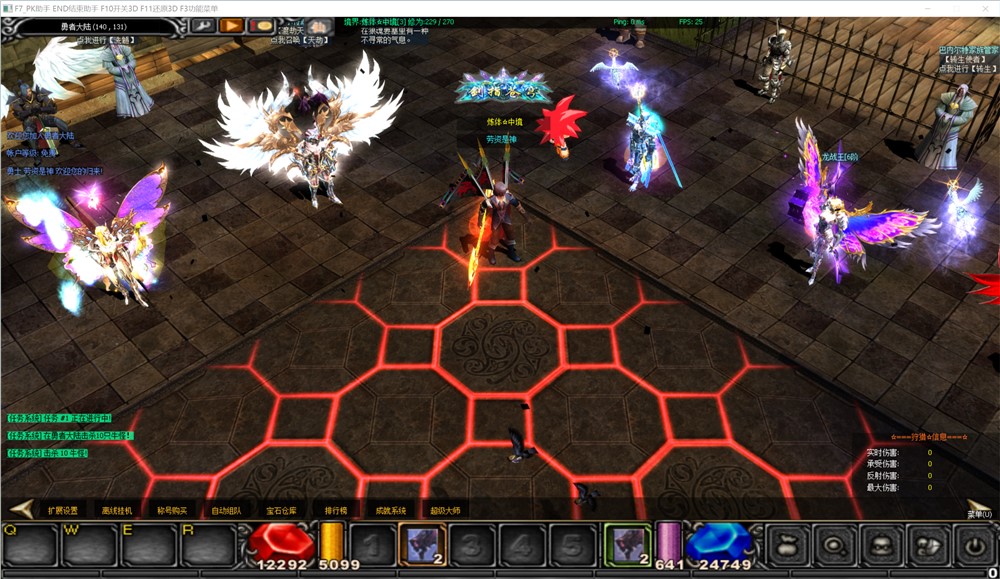Image resolution: width=1000 pixels, height=579 pixels.
Task: Use the item in the orange-framed slot
Action: coord(423,544)
